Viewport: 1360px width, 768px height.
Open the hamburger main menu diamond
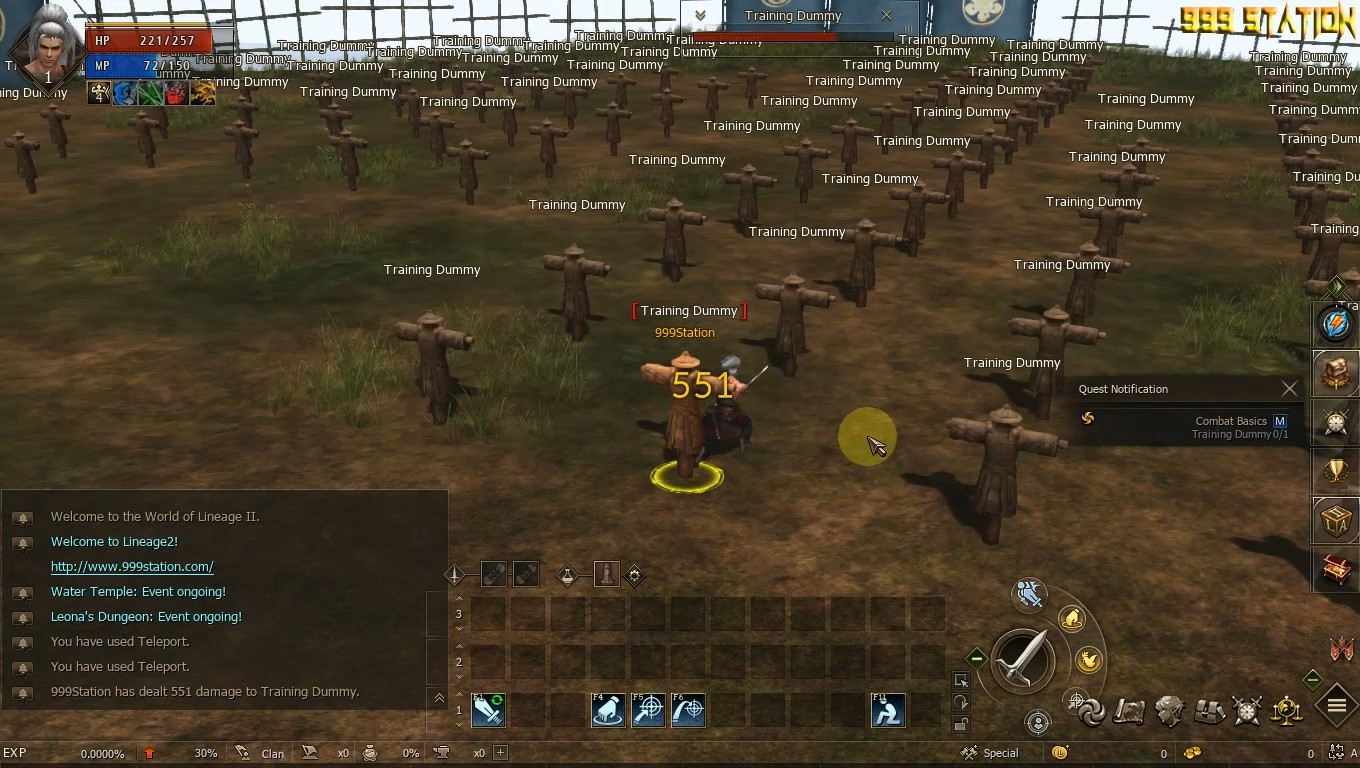[x=1336, y=705]
